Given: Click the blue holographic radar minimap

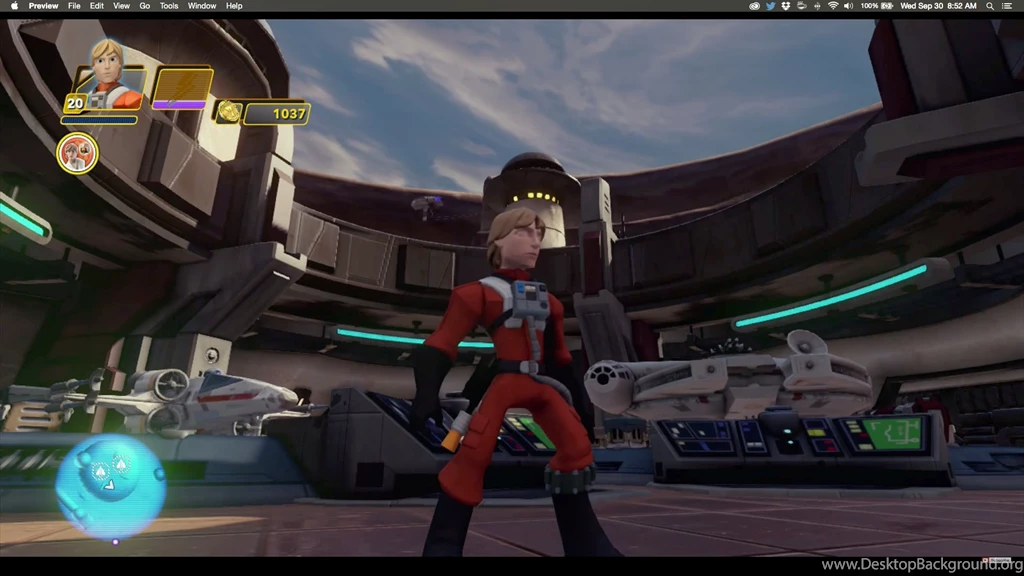Looking at the screenshot, I should click(x=110, y=485).
